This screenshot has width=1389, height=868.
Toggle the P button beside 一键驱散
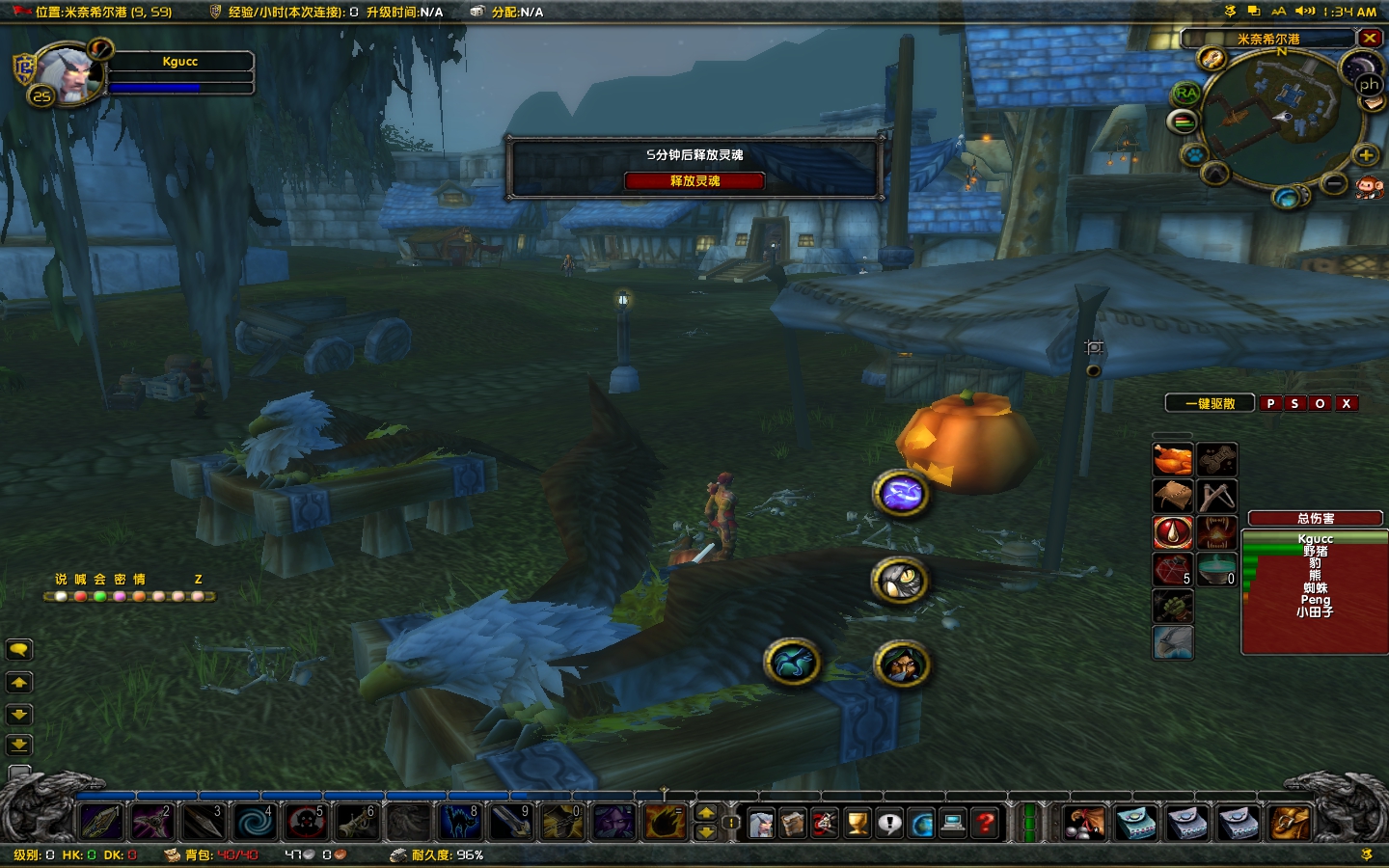coord(1270,403)
